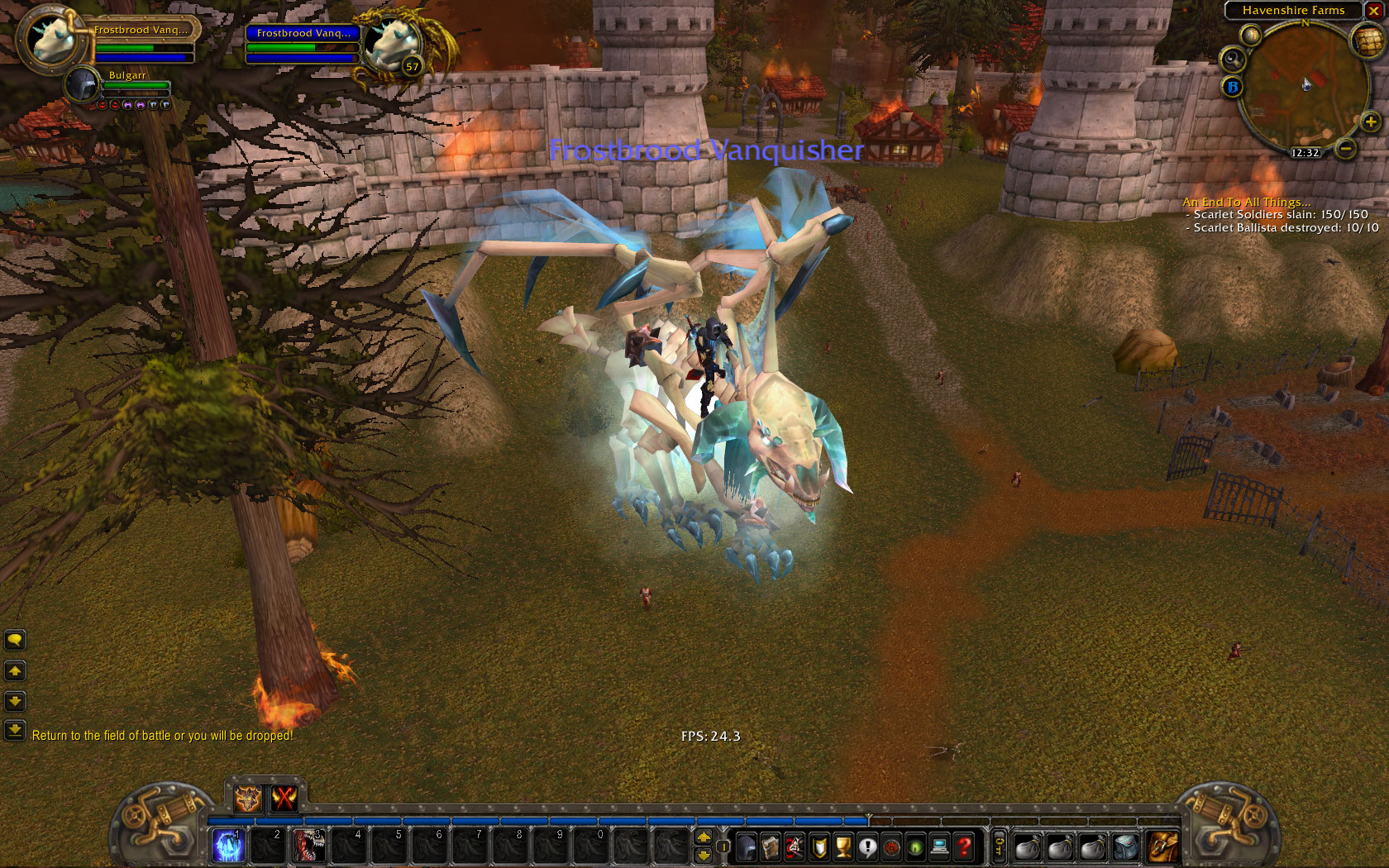The image size is (1389, 868).
Task: Activate the blue frost ability in slot 1
Action: click(x=228, y=846)
